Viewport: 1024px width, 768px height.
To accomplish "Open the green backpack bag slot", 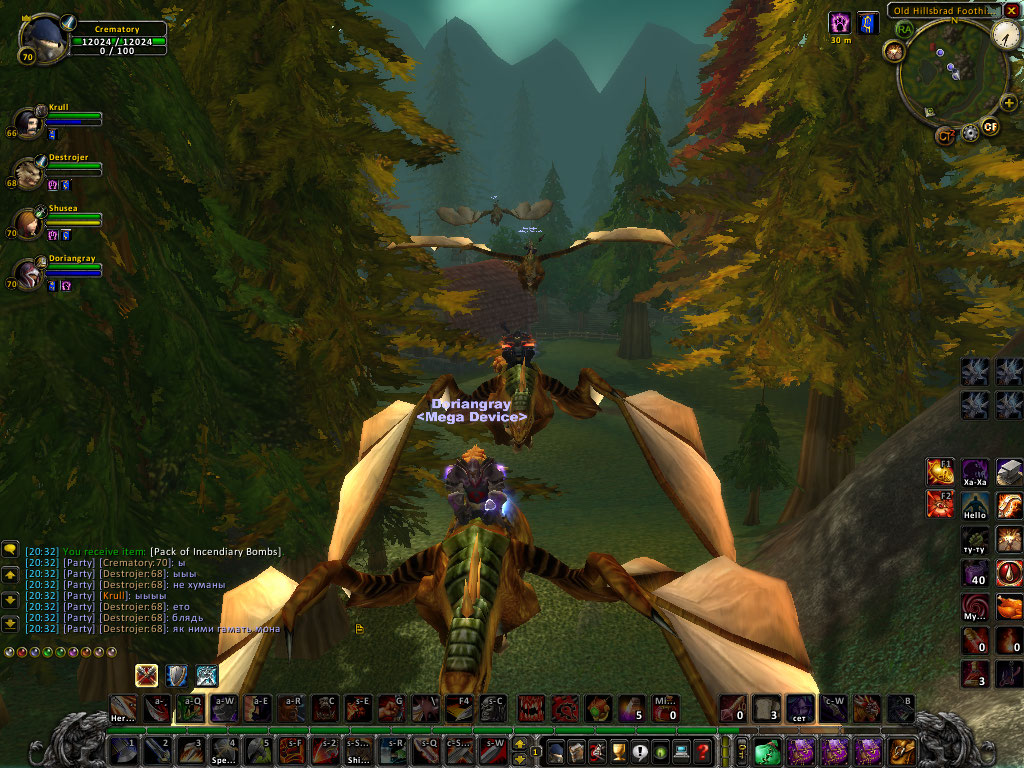I will click(x=767, y=750).
